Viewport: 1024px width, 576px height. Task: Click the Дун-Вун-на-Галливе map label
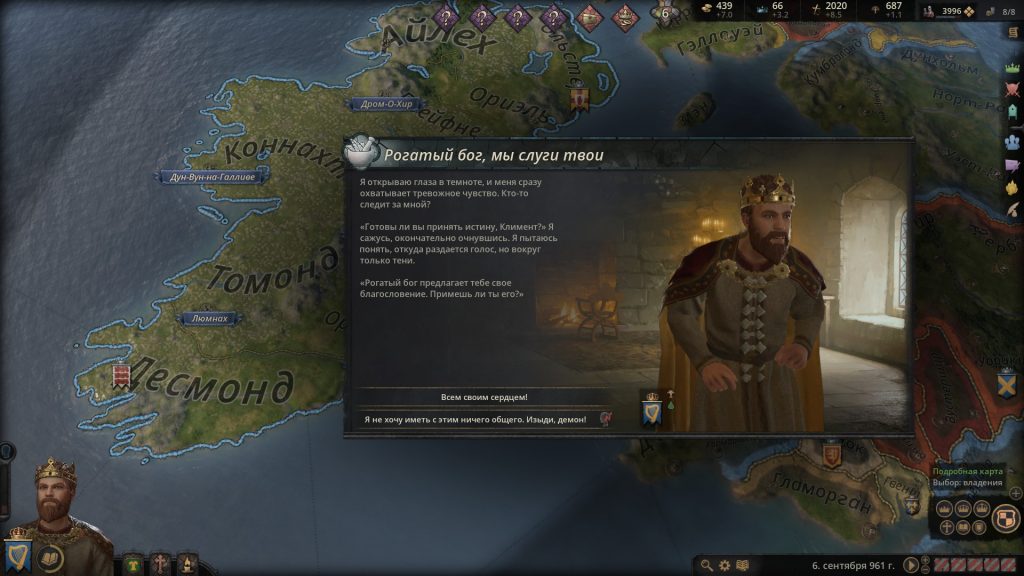point(205,177)
